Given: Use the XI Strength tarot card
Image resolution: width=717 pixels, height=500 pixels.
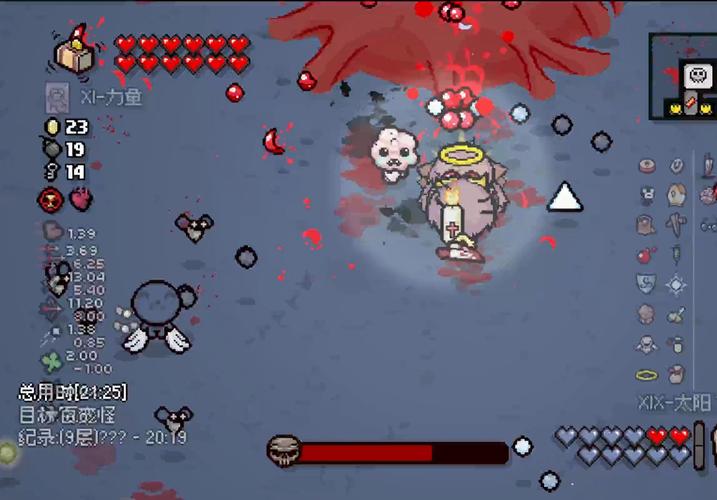Looking at the screenshot, I should (58, 97).
